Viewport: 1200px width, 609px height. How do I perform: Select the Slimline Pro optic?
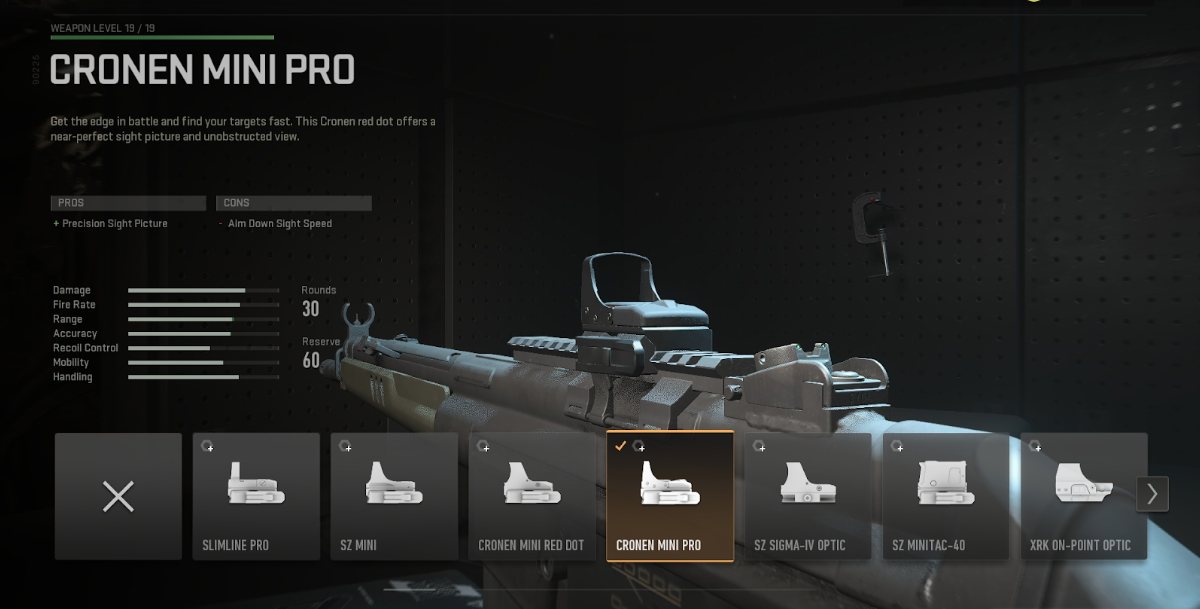[256, 496]
